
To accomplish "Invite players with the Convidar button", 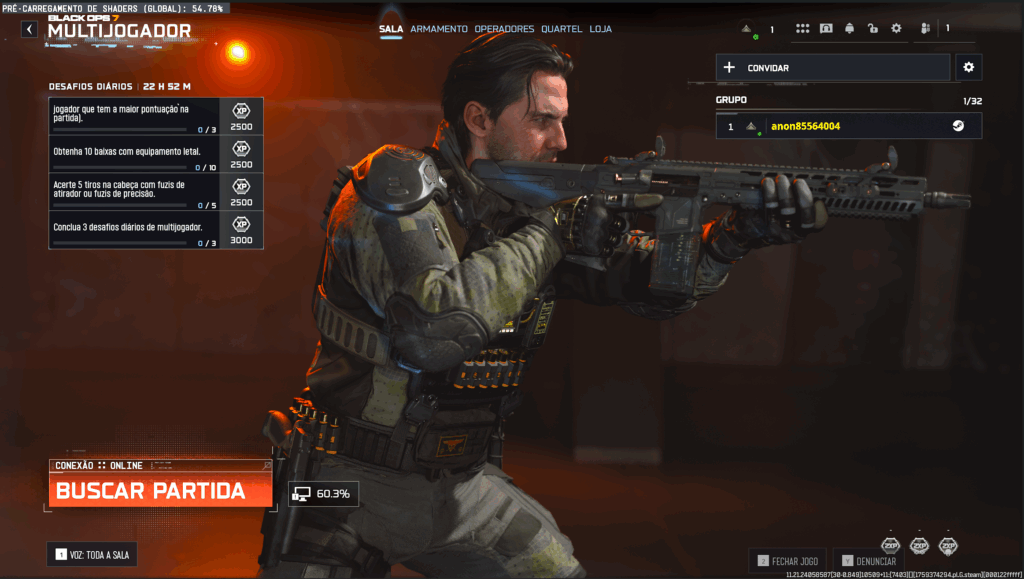I will coord(832,68).
